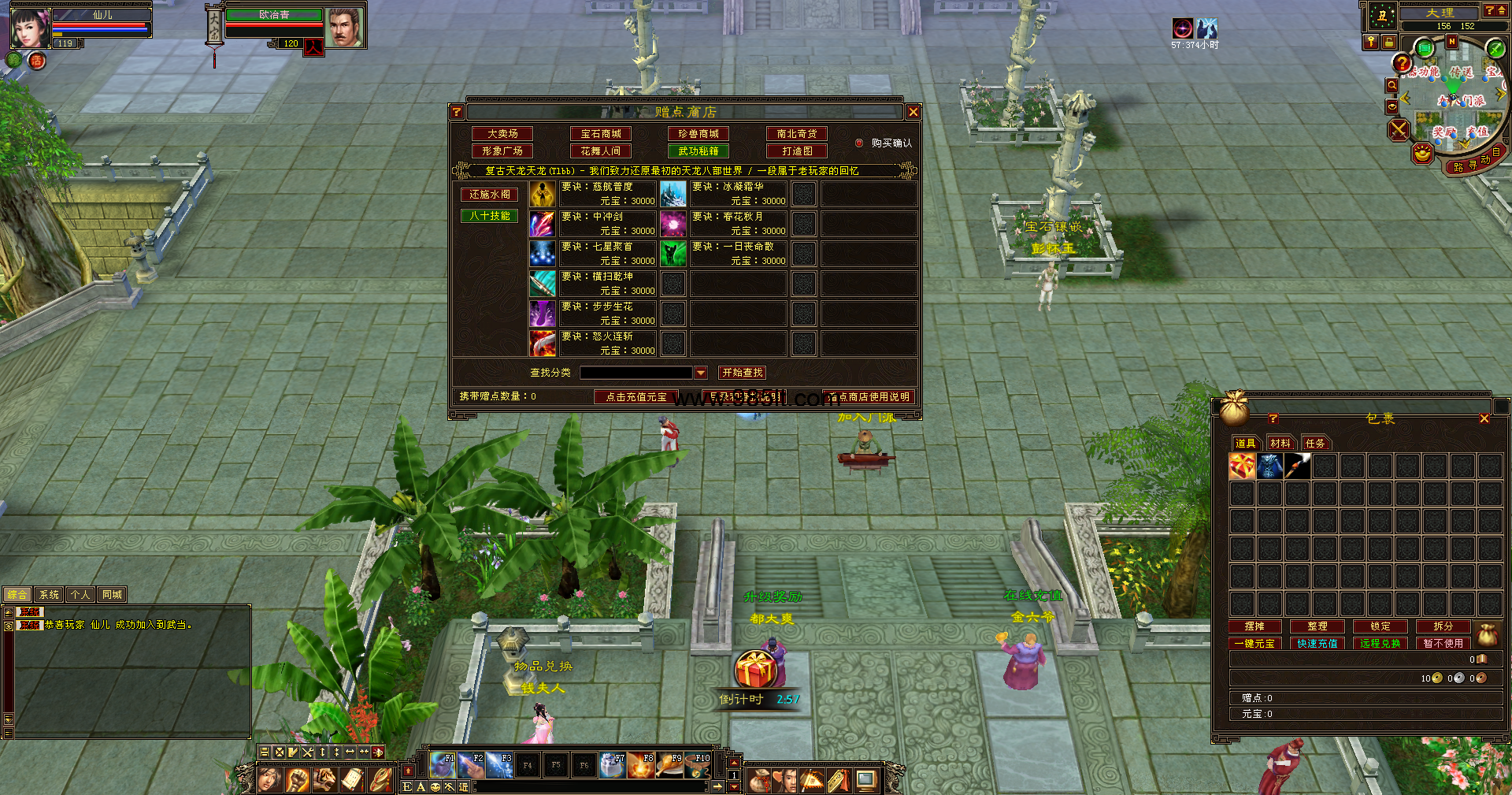This screenshot has height=795, width=1512.
Task: Click the countdown gift box reward icon
Action: point(755,670)
